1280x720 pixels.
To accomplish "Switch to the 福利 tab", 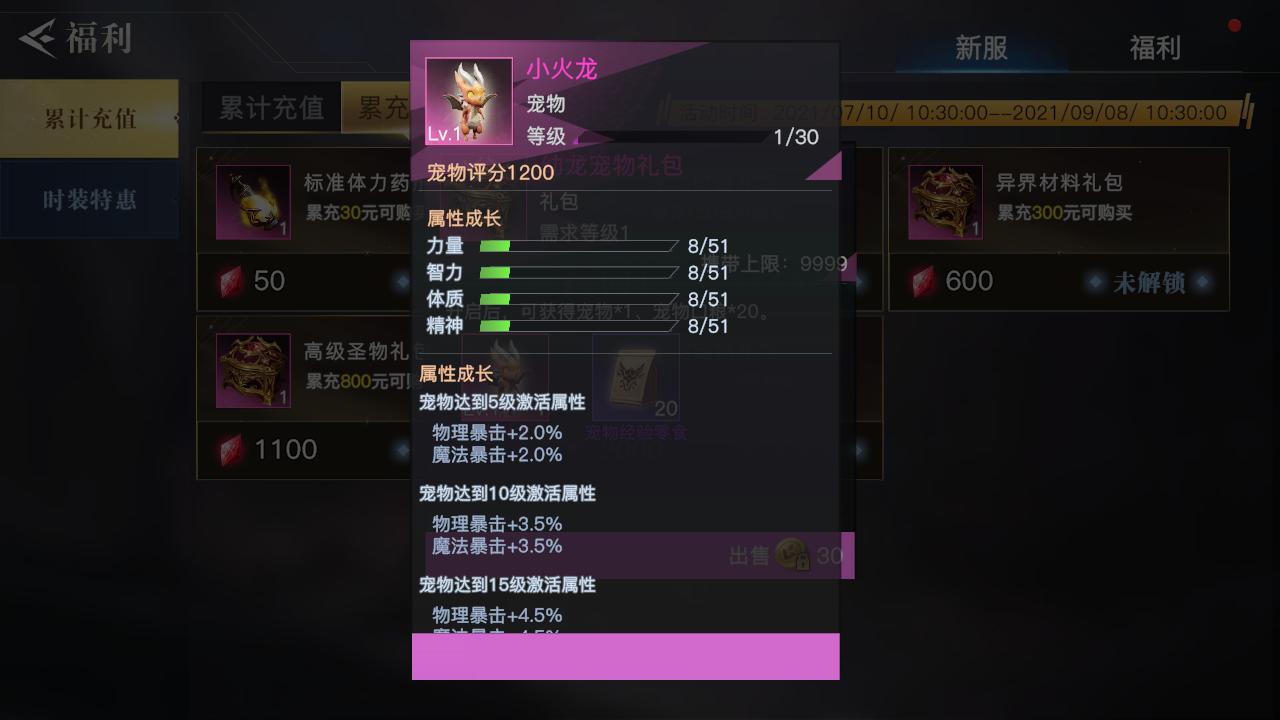I will click(x=1155, y=47).
